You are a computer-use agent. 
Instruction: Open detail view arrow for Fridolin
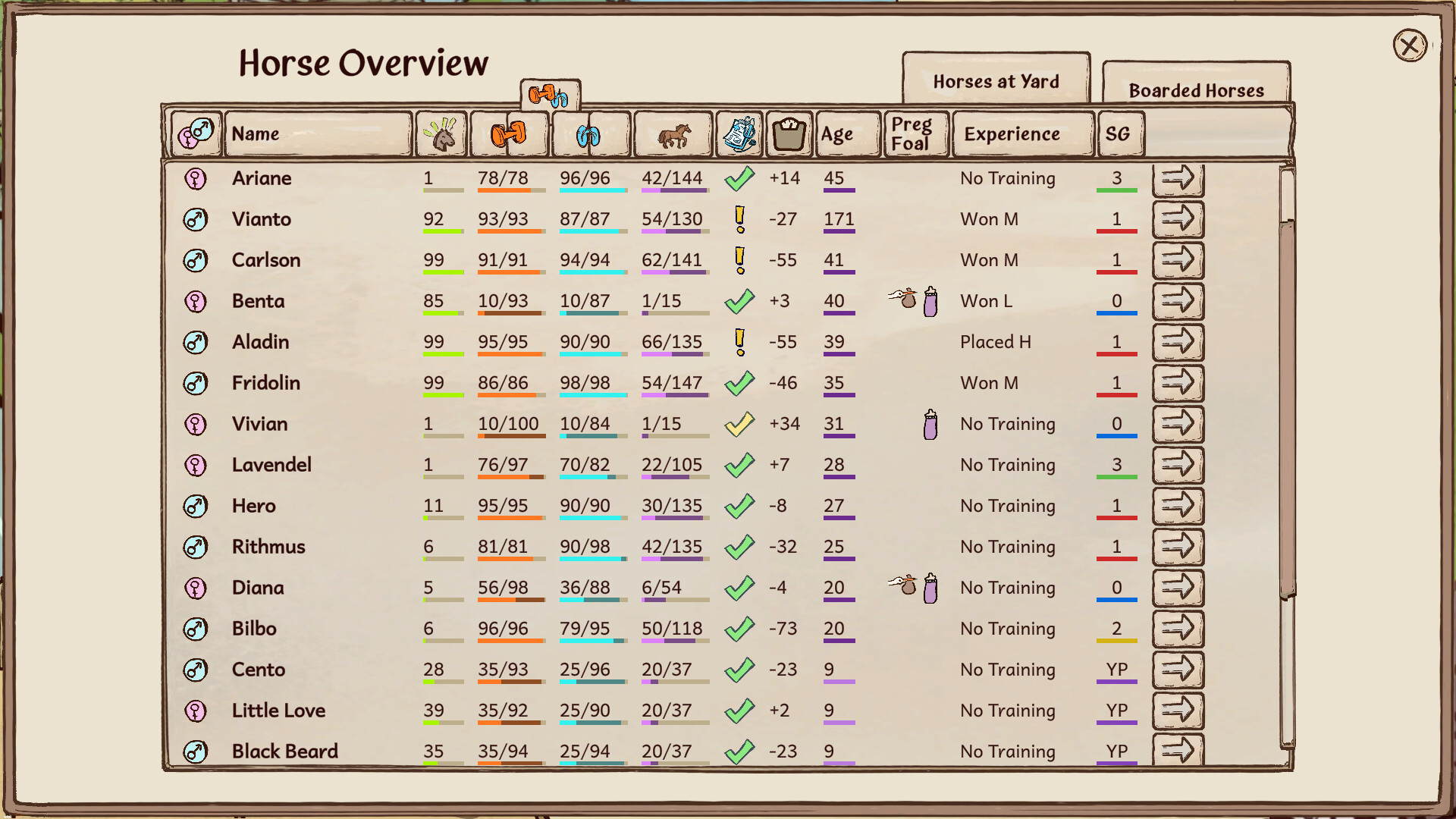click(1178, 383)
